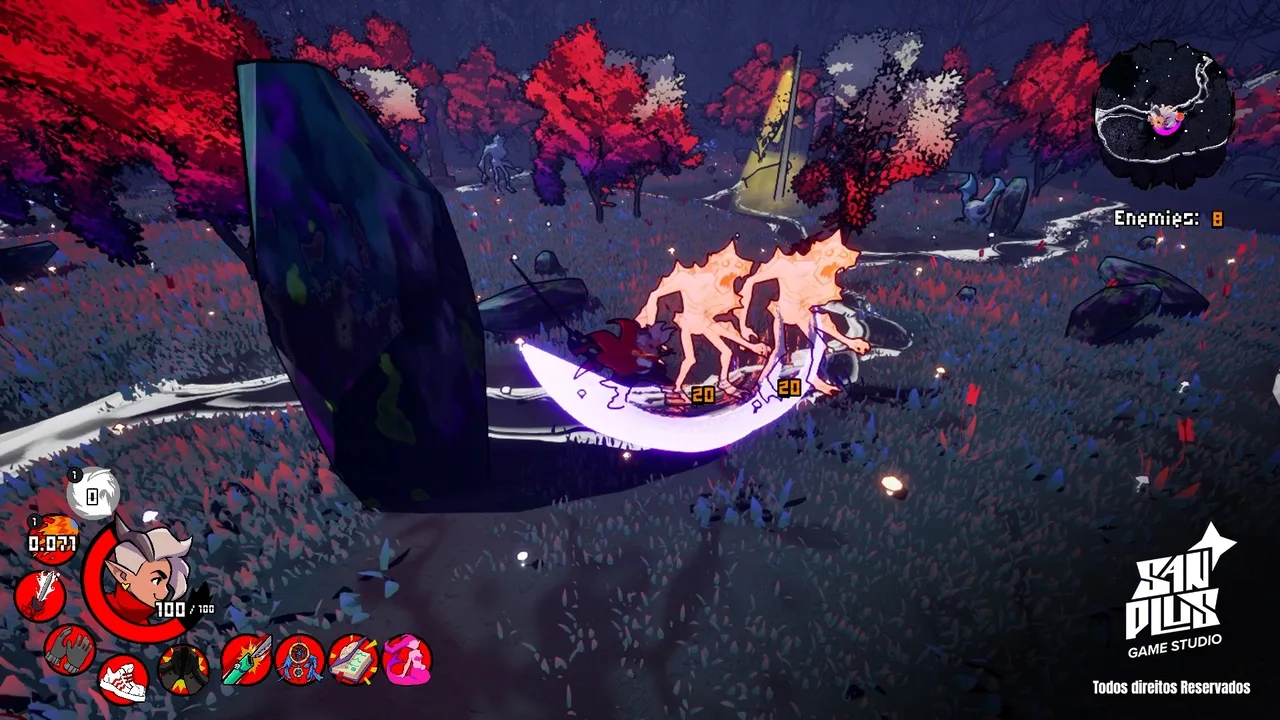Image resolution: width=1280 pixels, height=720 pixels.
Task: Select the sword slash ability icon
Action: click(40, 596)
